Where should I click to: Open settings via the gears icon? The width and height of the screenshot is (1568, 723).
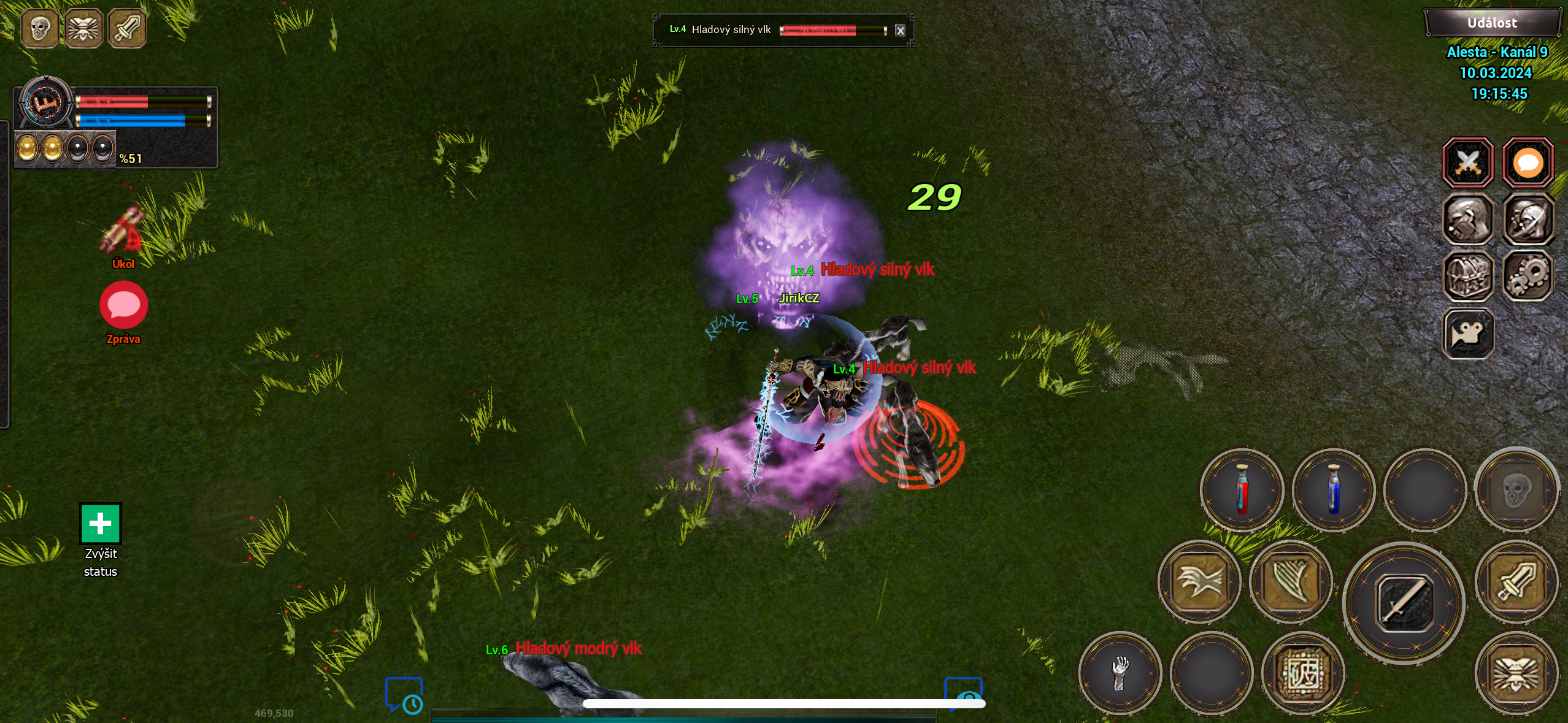pos(1528,277)
